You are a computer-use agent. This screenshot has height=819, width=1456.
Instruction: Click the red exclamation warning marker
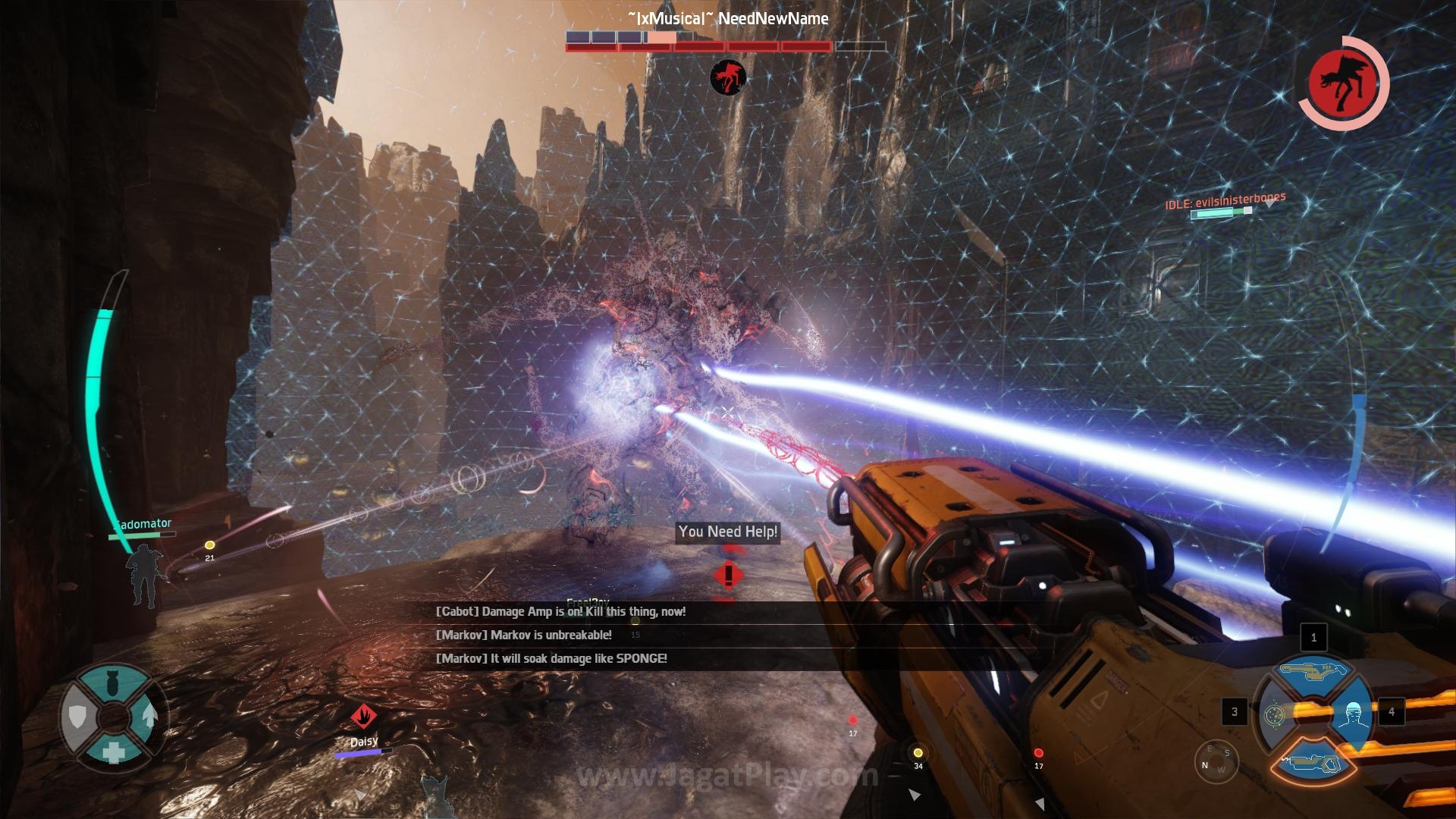728,576
